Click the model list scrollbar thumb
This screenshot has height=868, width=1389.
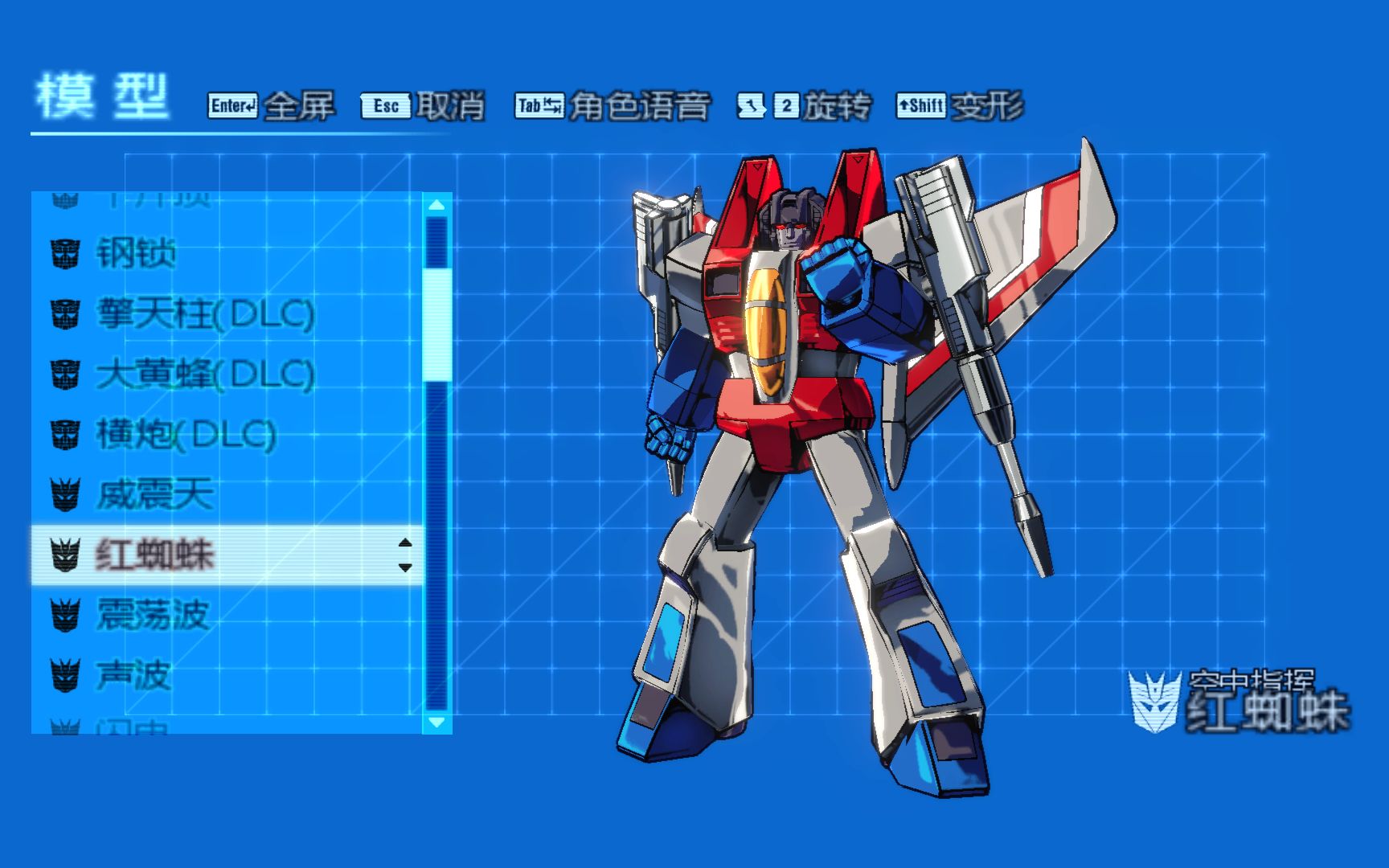pyautogui.click(x=436, y=325)
